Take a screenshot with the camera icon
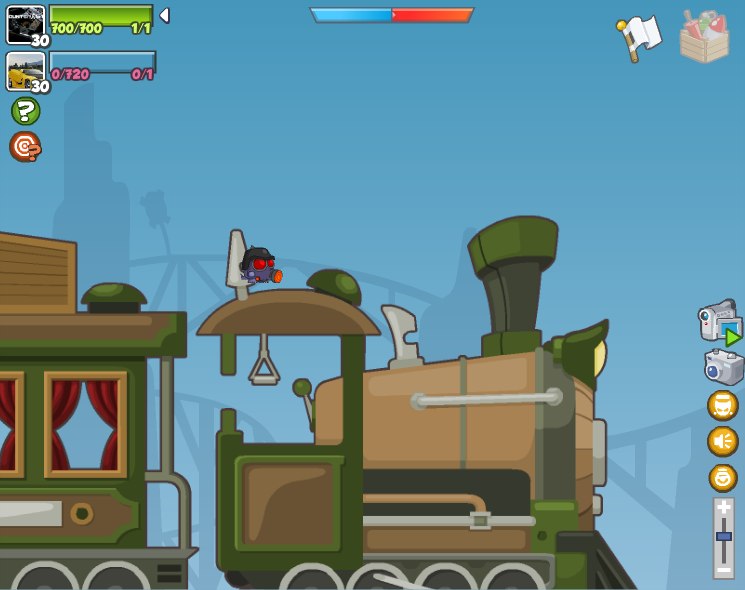 (x=723, y=367)
